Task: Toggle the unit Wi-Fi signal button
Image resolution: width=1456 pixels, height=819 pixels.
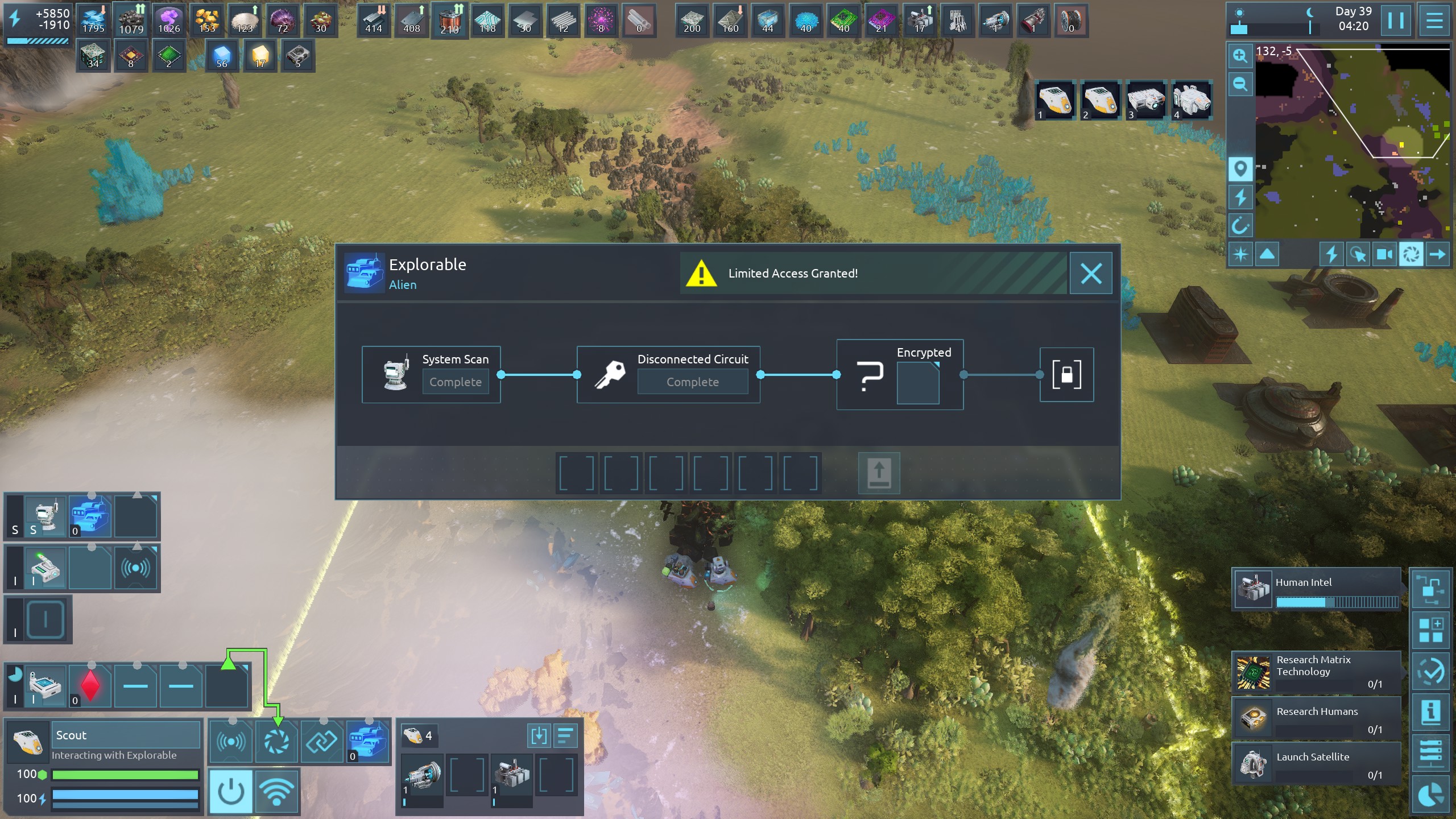Action: pos(276,791)
